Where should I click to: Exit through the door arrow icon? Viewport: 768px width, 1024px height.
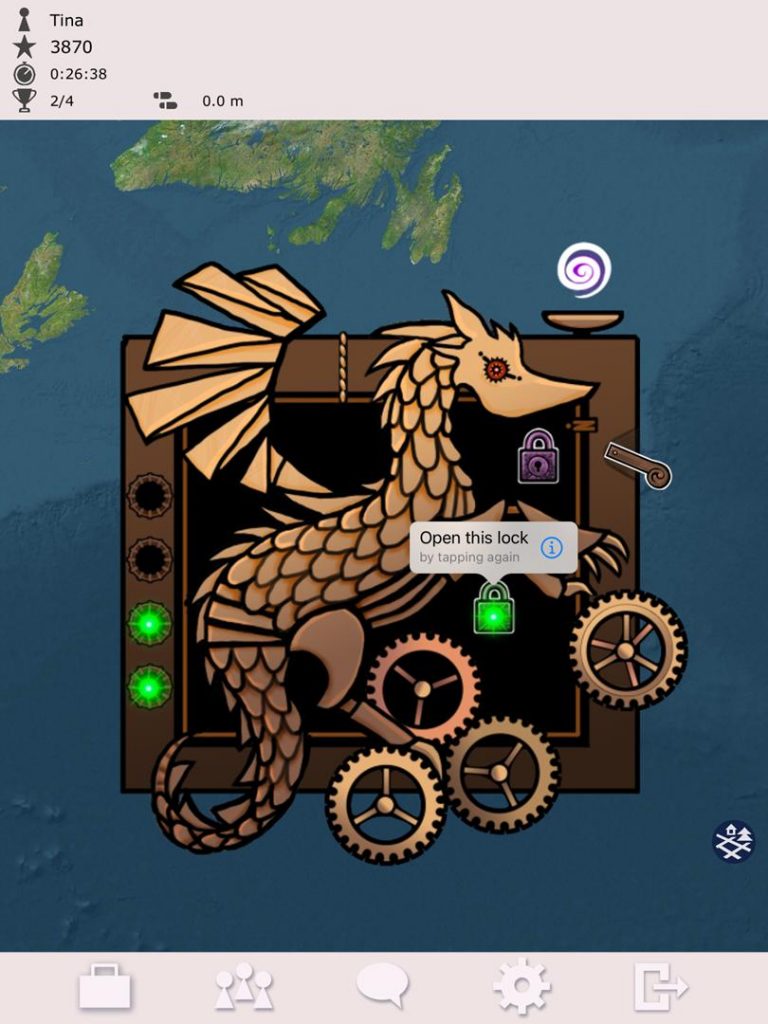[x=660, y=987]
